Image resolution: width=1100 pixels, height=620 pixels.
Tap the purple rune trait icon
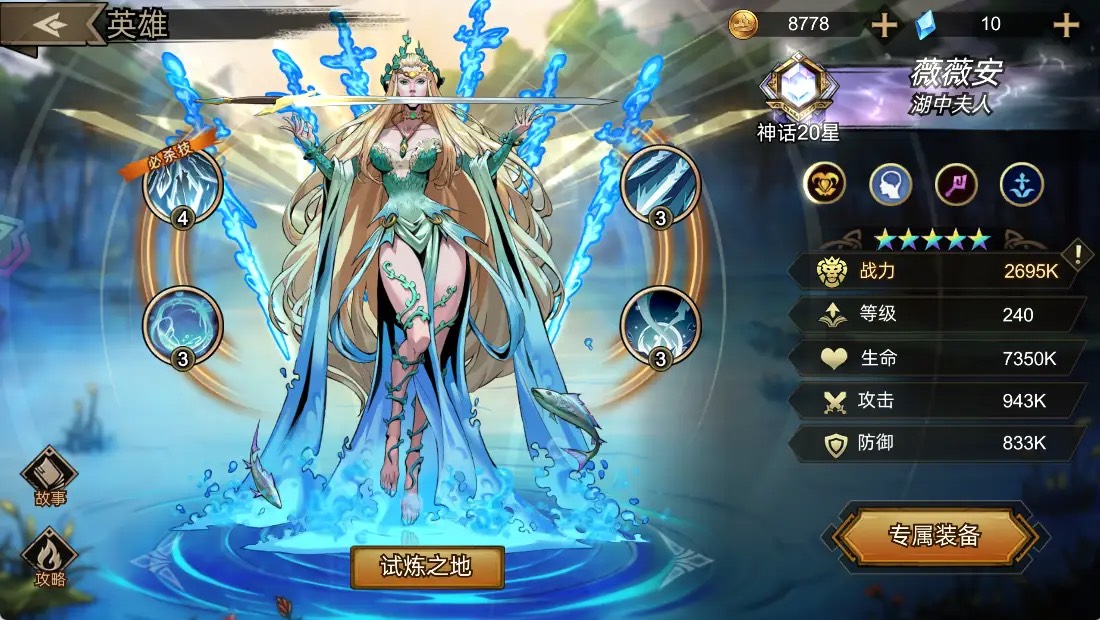956,184
